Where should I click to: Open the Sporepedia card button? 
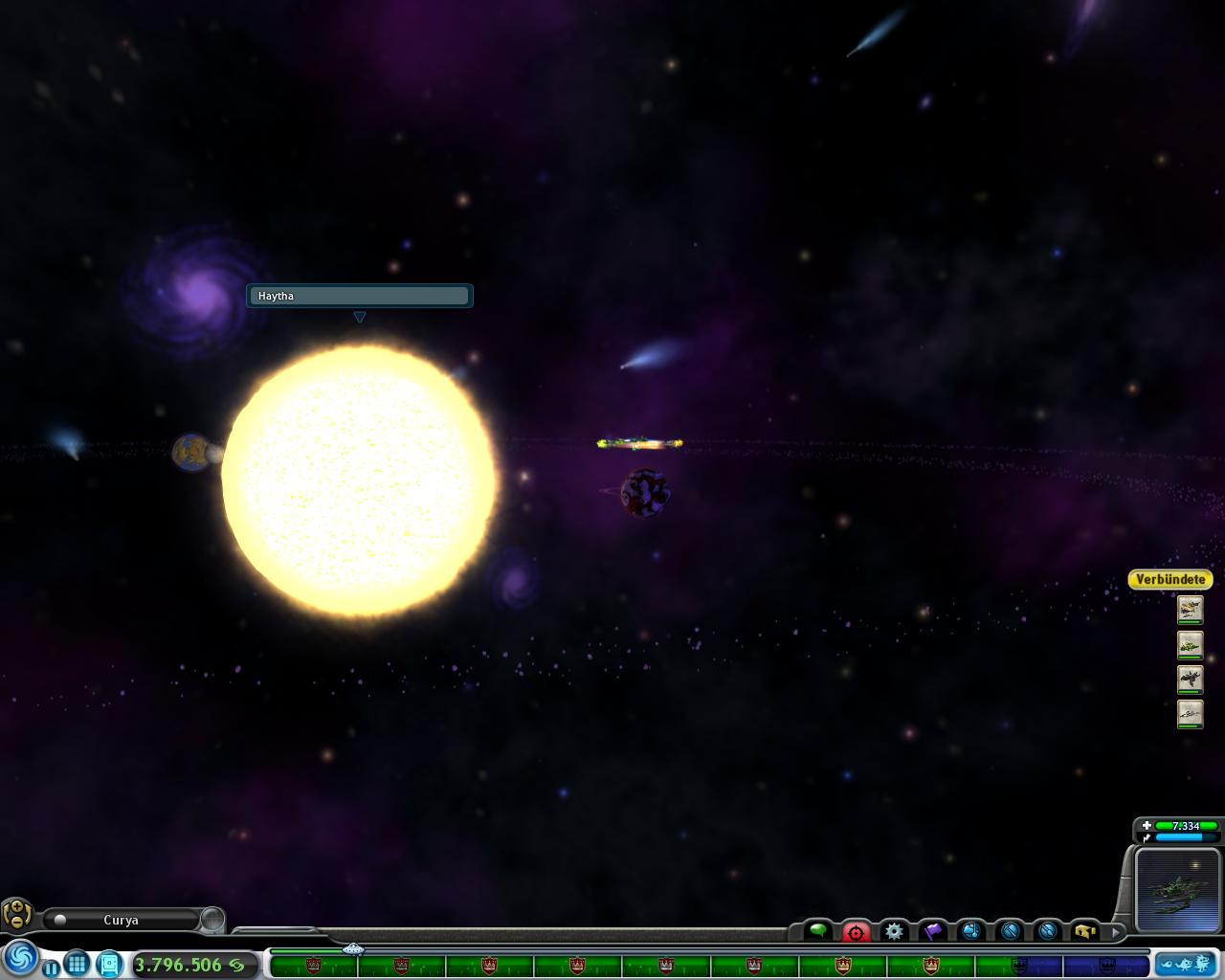pyautogui.click(x=109, y=964)
